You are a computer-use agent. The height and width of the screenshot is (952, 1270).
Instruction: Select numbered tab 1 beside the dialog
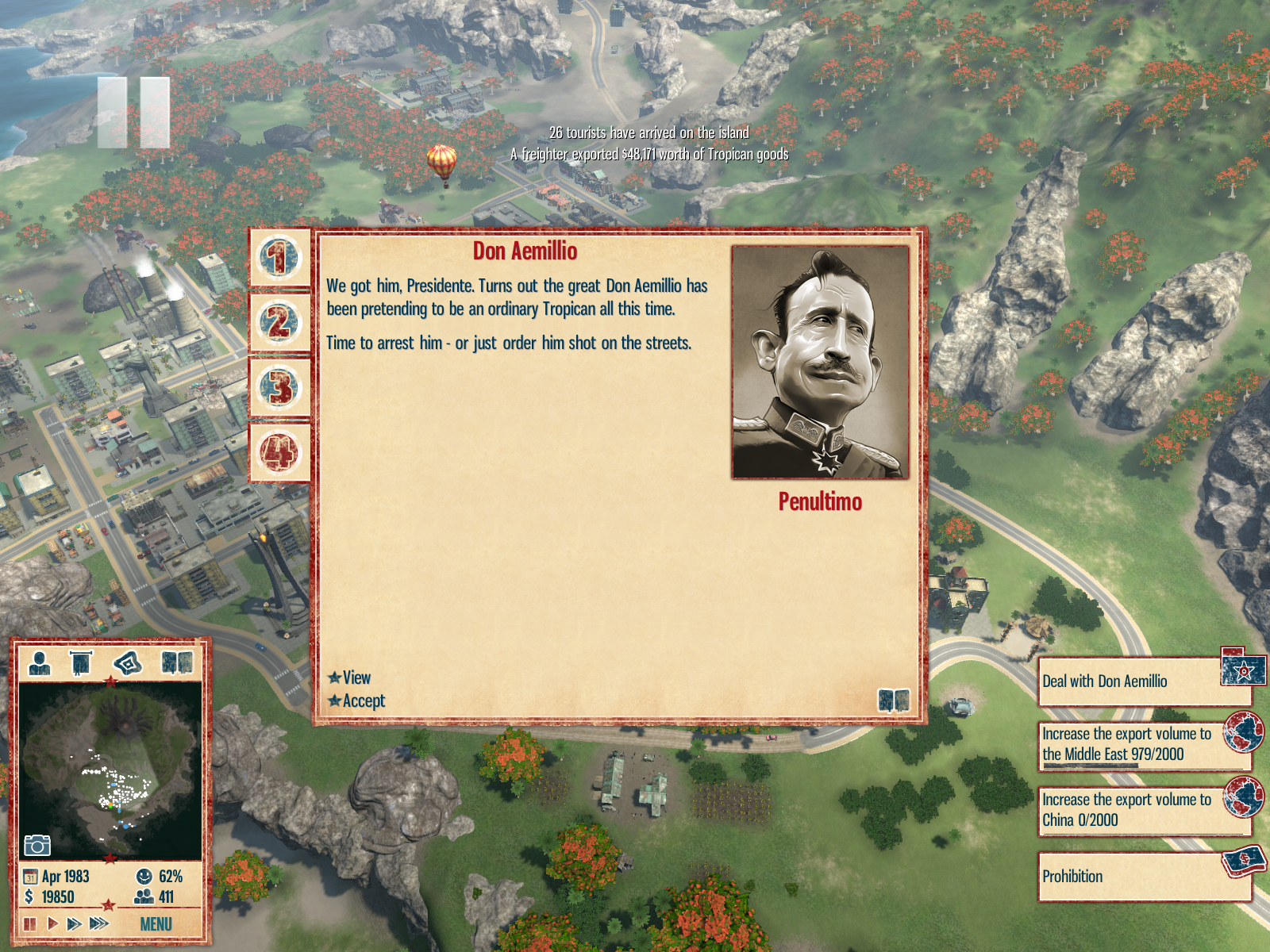[279, 259]
